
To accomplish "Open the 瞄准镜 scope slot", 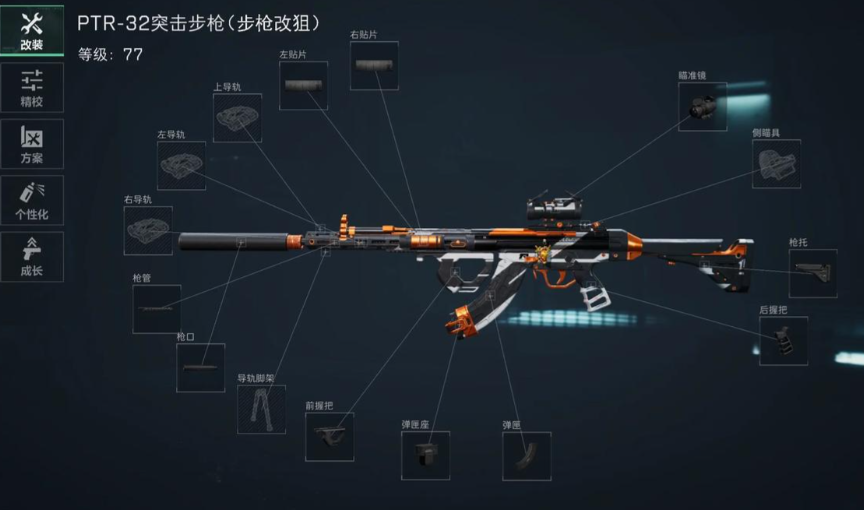I will coord(702,107).
